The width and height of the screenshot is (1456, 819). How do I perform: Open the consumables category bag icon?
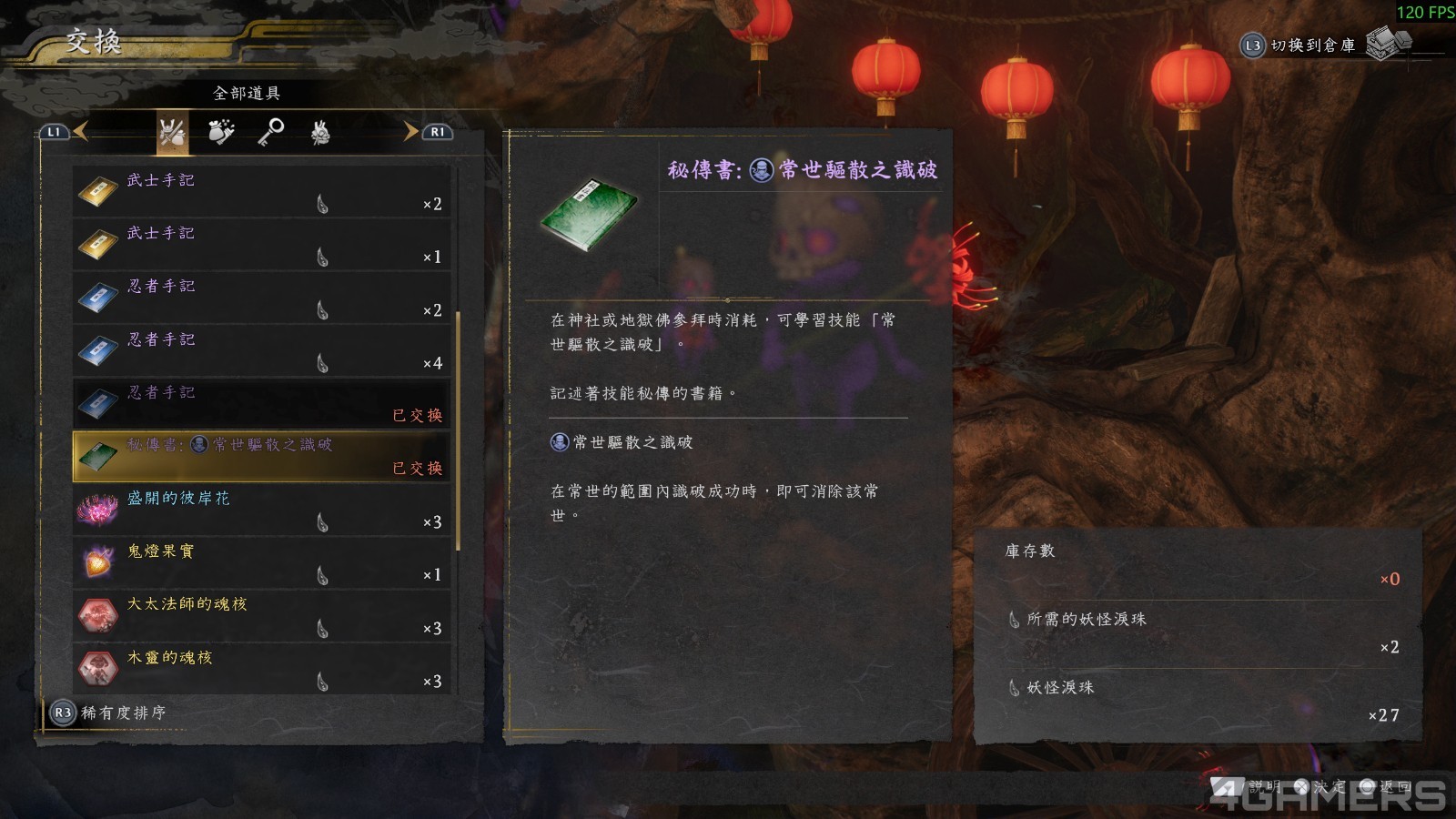(x=218, y=133)
